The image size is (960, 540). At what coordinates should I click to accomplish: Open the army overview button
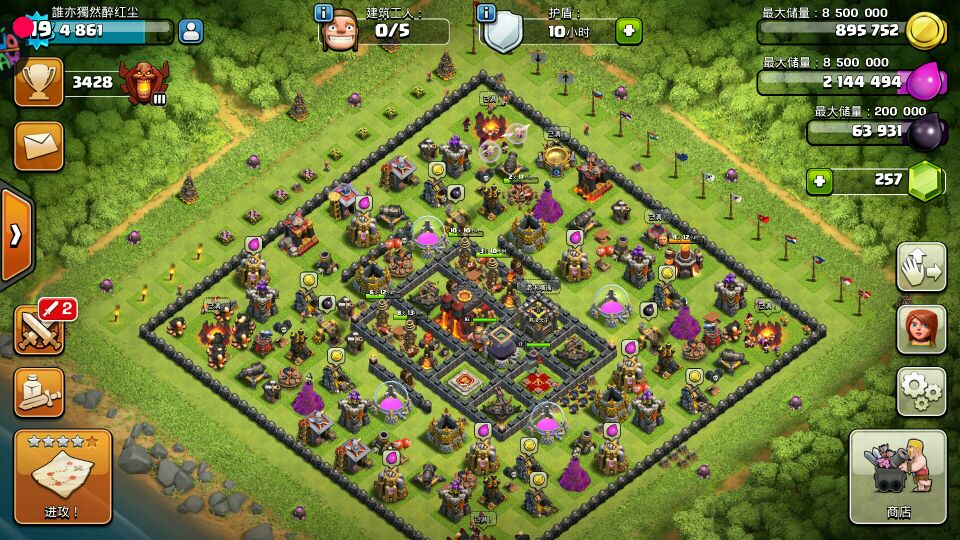[x=38, y=392]
